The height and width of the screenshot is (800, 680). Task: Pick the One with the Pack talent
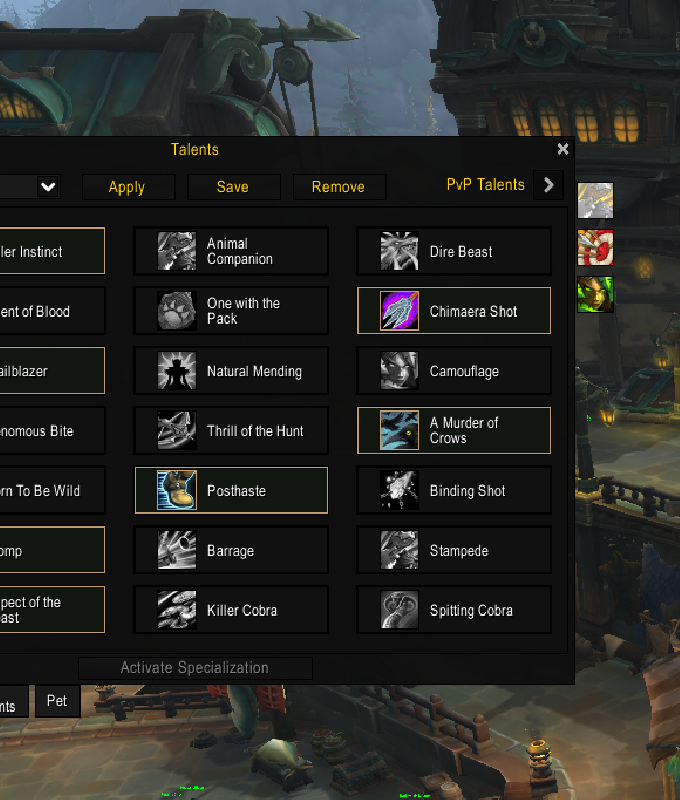pos(231,311)
